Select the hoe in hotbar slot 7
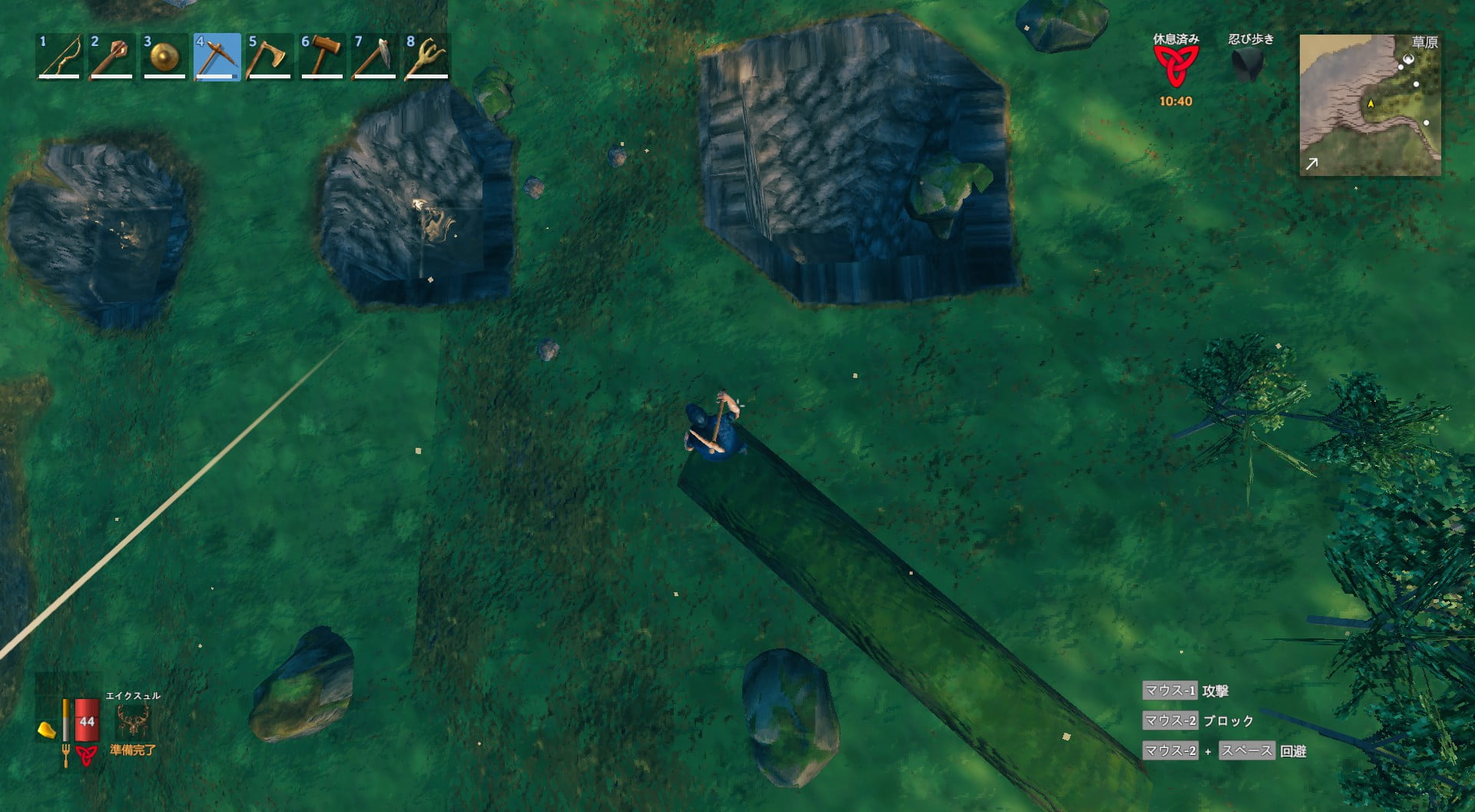 [374, 57]
